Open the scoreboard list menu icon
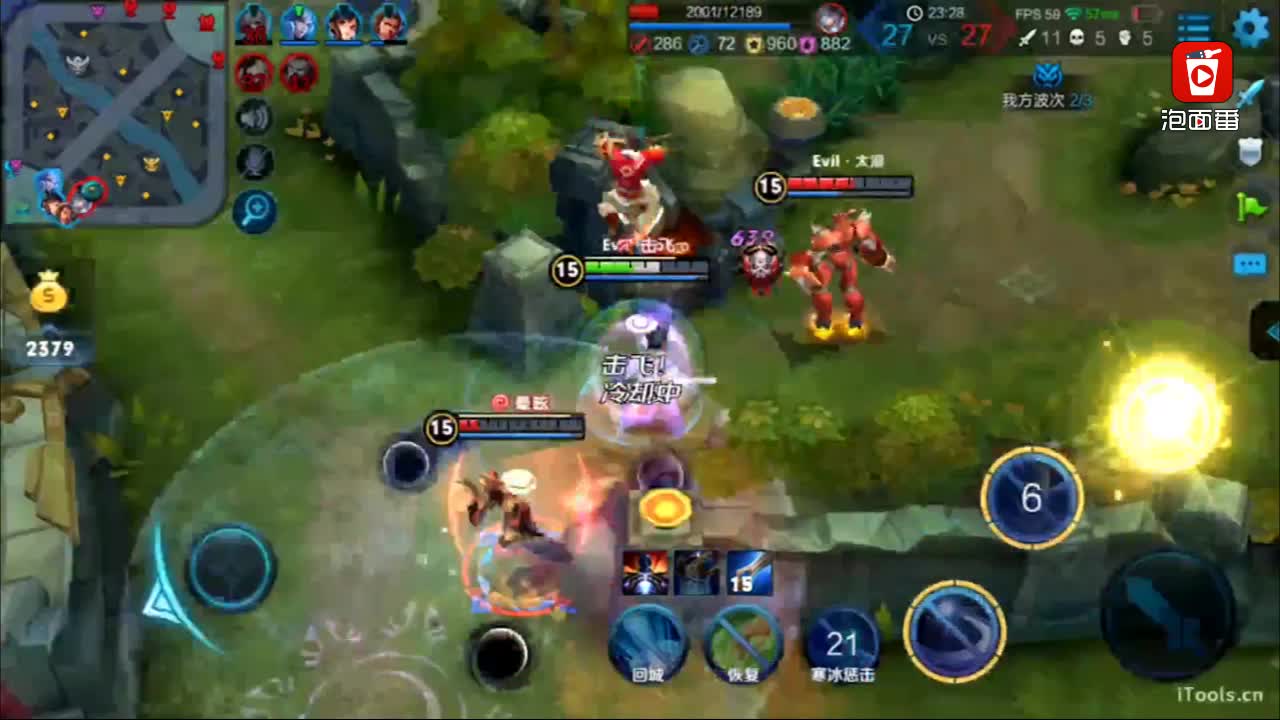 coord(1194,29)
